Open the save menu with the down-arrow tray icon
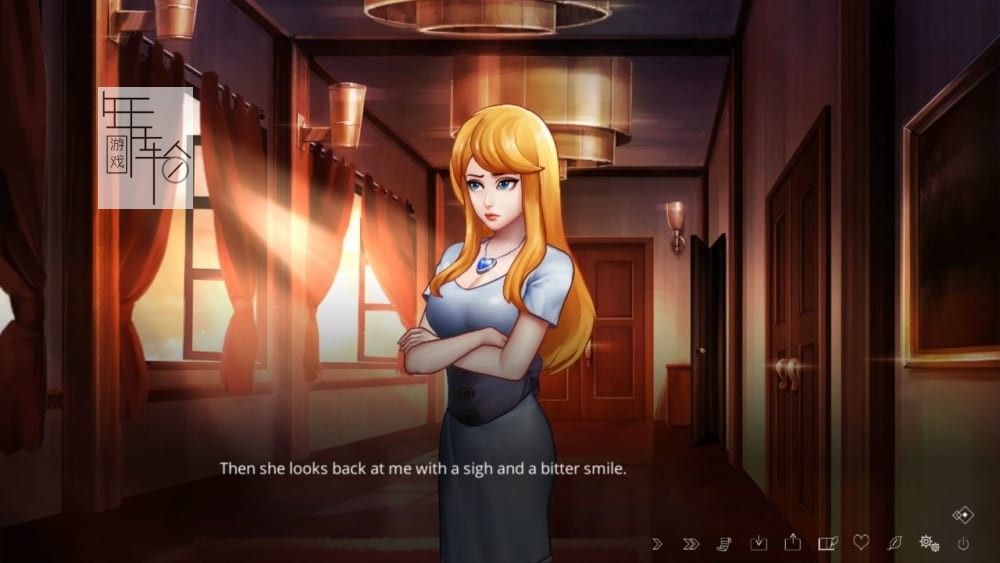1000x563 pixels. [x=759, y=543]
